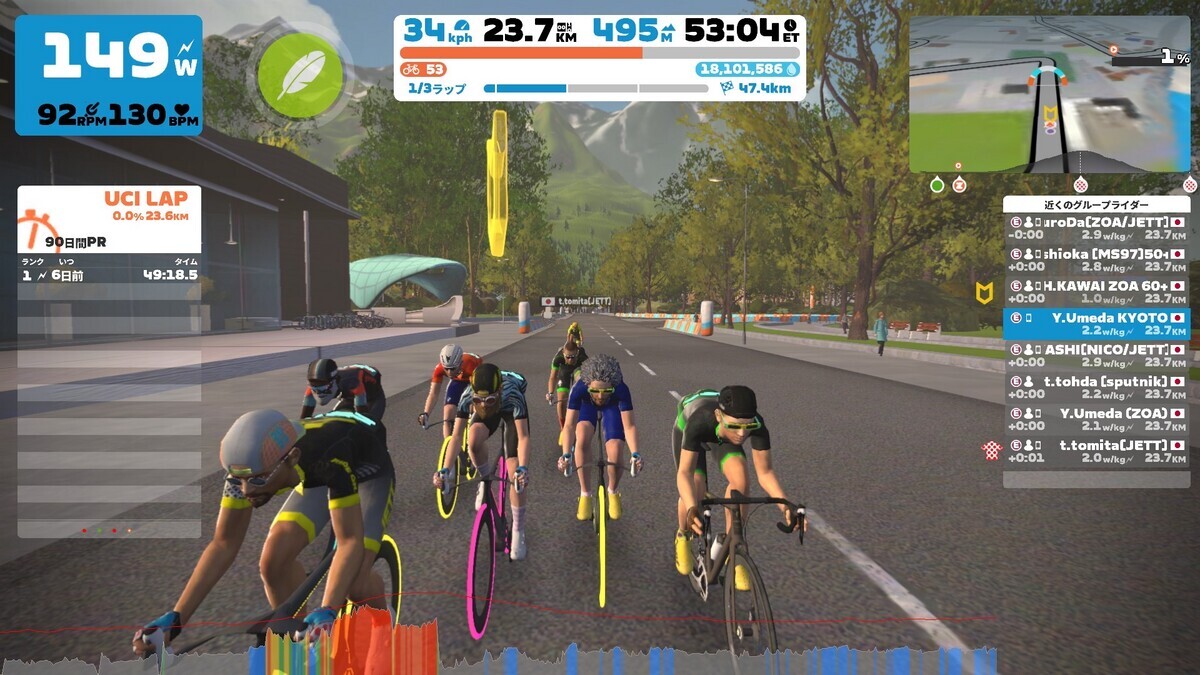Image resolution: width=1200 pixels, height=675 pixels.
Task: Click the shioka [MS97] rider row
Action: 1097,260
